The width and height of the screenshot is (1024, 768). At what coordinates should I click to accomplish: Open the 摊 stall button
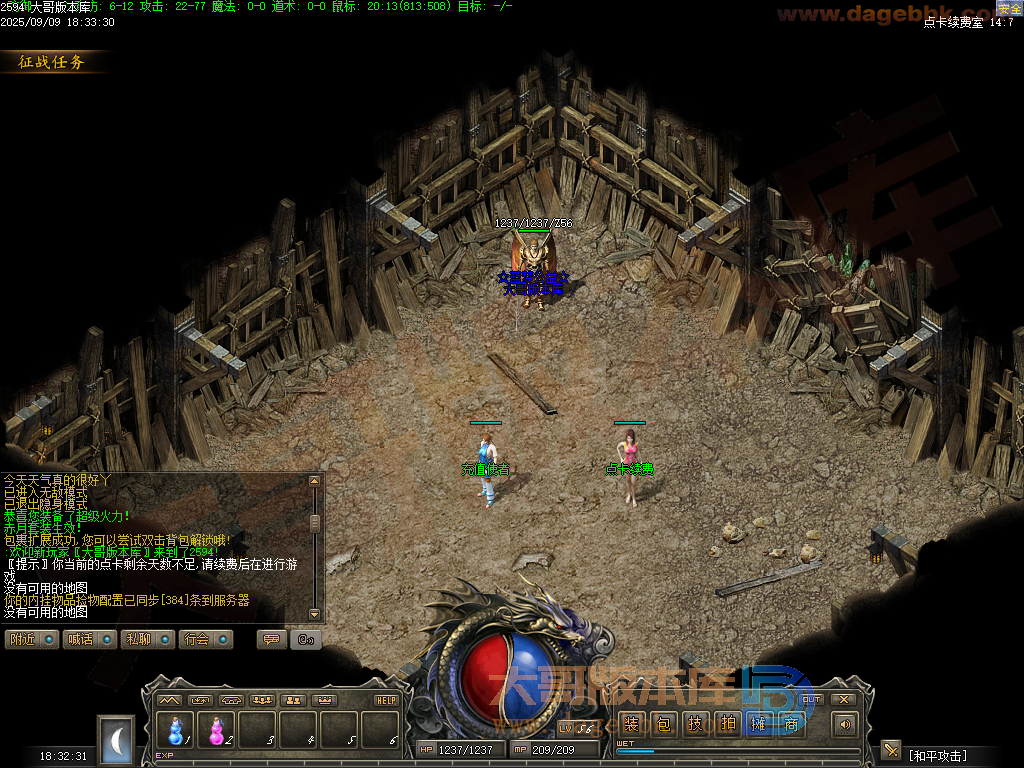click(x=759, y=725)
